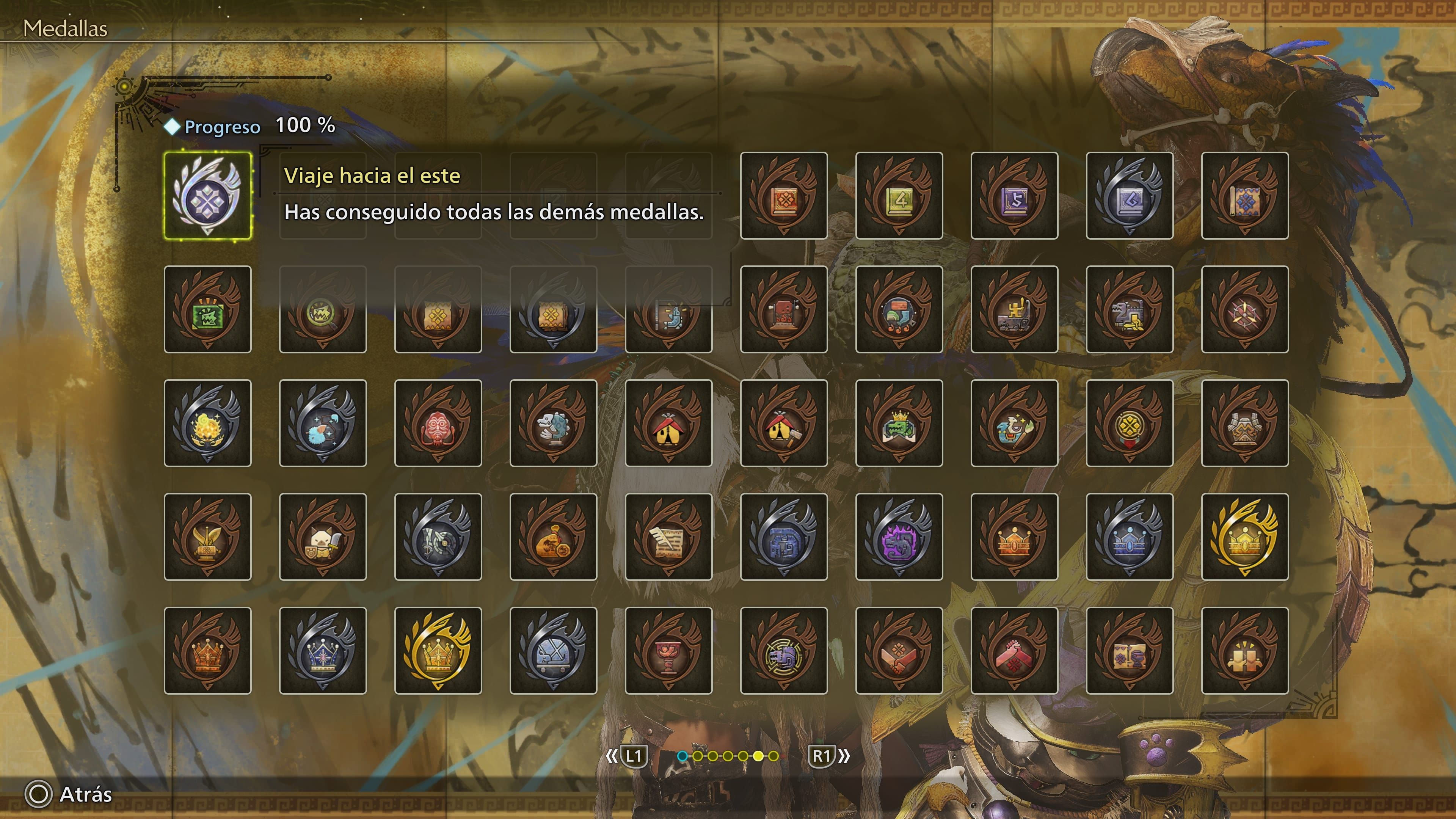1456x819 pixels.
Task: Select the "Viaje hacia el este" medal
Action: click(x=208, y=197)
